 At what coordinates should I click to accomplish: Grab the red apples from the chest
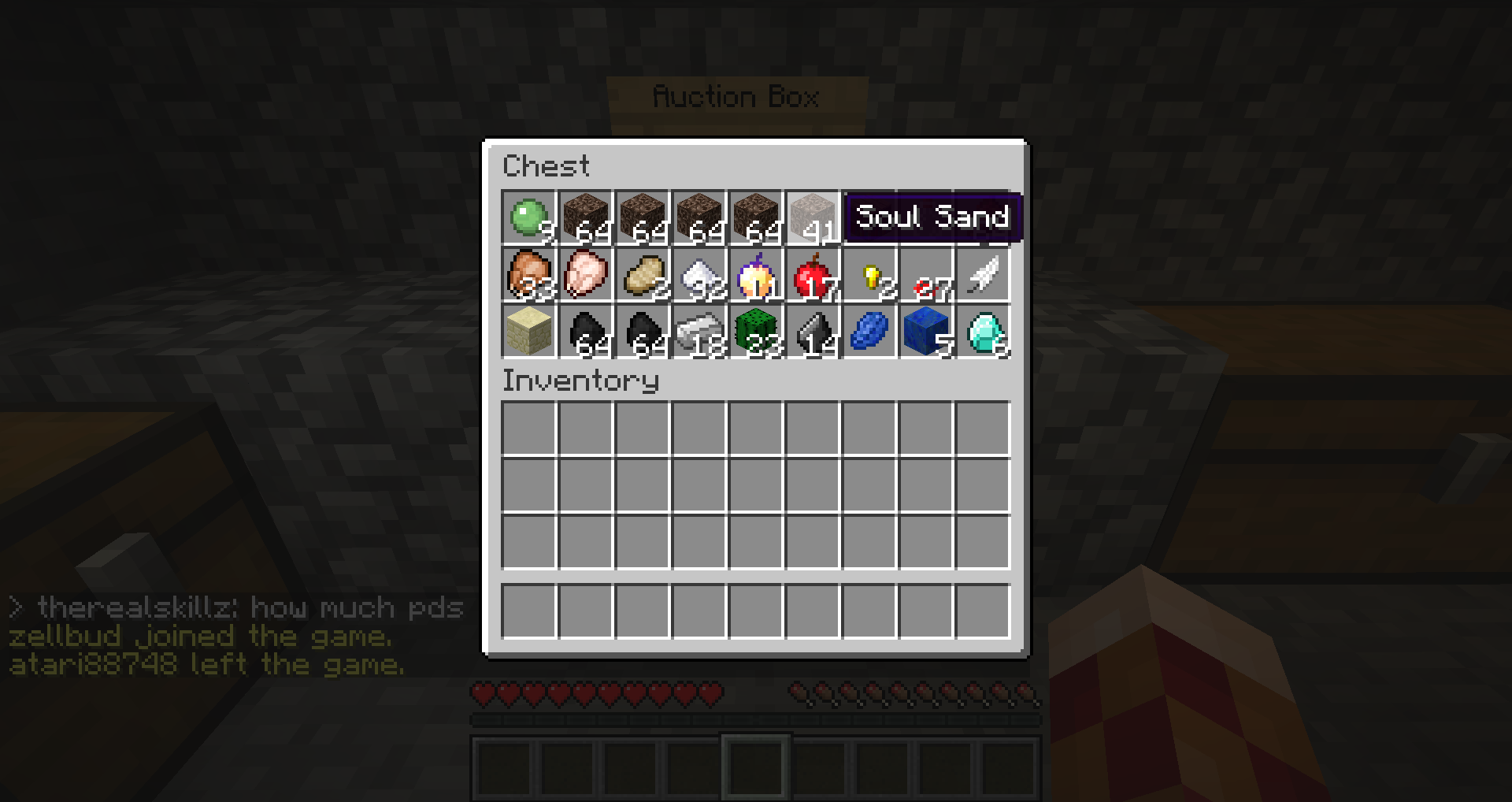click(x=812, y=274)
